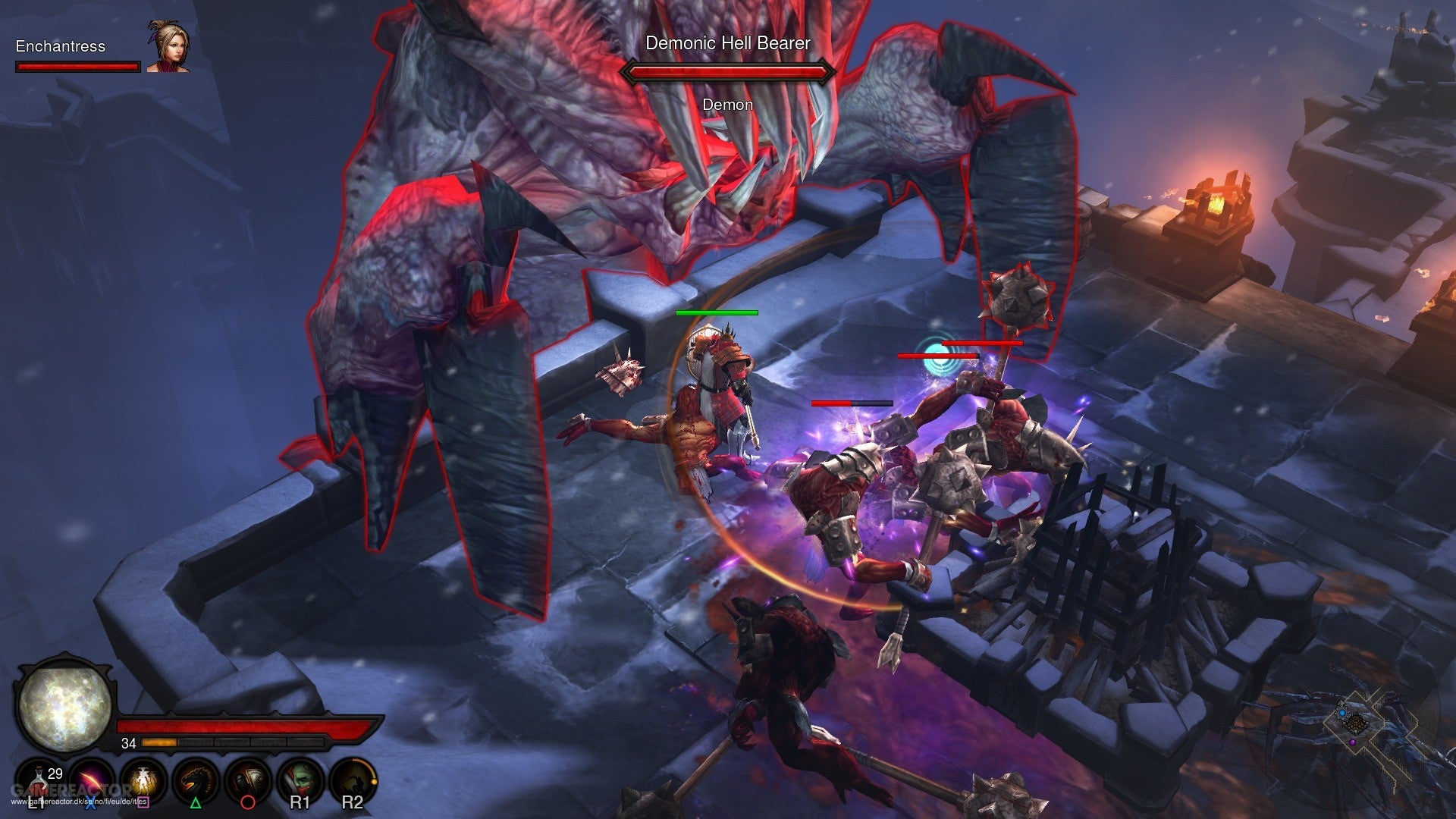Click the 'Demon' type label under the boss bar
Viewport: 1456px width, 819px height.
point(726,105)
